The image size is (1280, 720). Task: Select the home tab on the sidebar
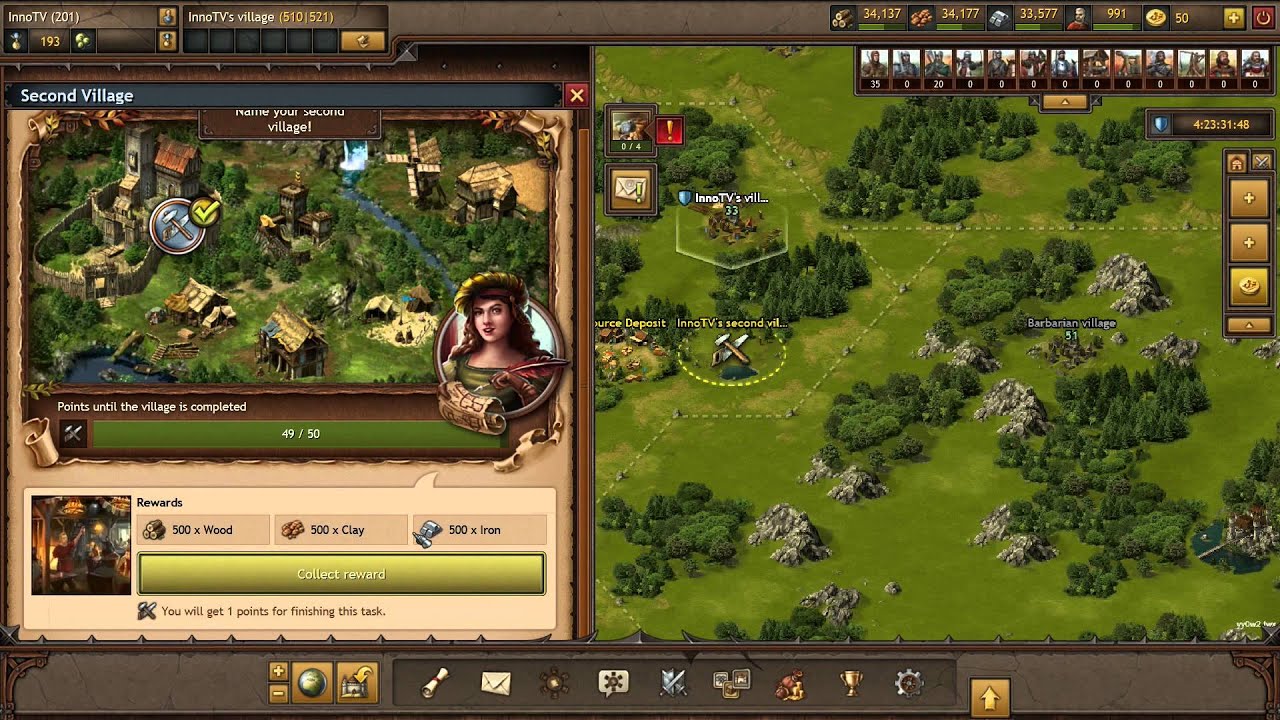coord(1236,163)
